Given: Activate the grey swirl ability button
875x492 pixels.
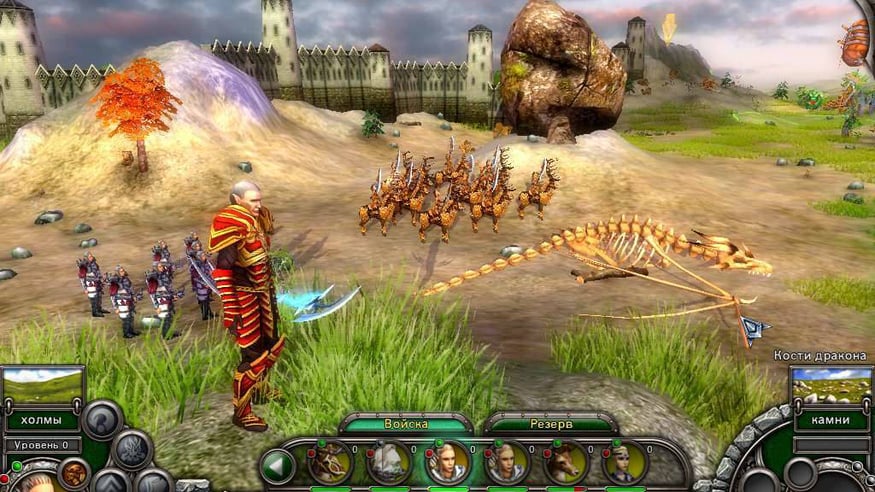Looking at the screenshot, I should (x=102, y=420).
